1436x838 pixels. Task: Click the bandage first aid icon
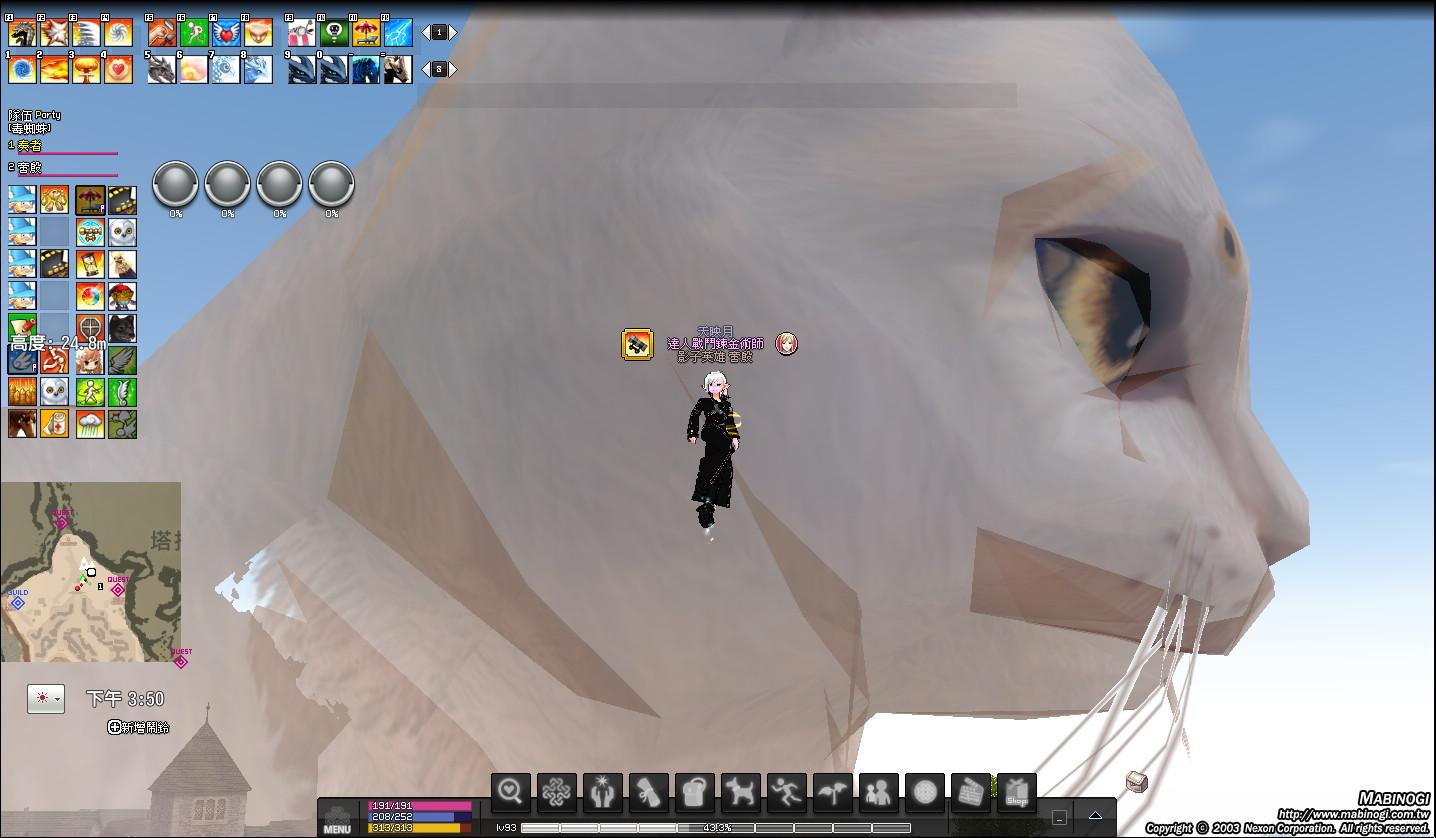coord(54,424)
